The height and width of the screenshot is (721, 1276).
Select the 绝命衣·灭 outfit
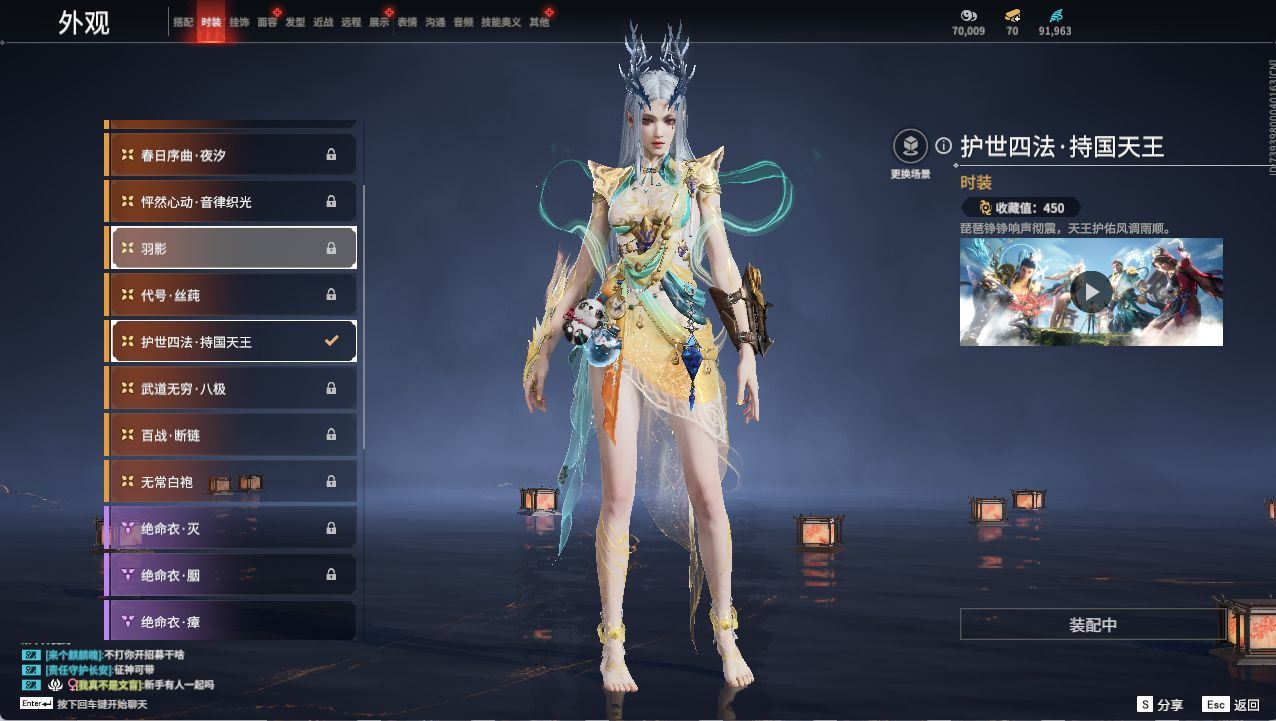click(x=231, y=528)
